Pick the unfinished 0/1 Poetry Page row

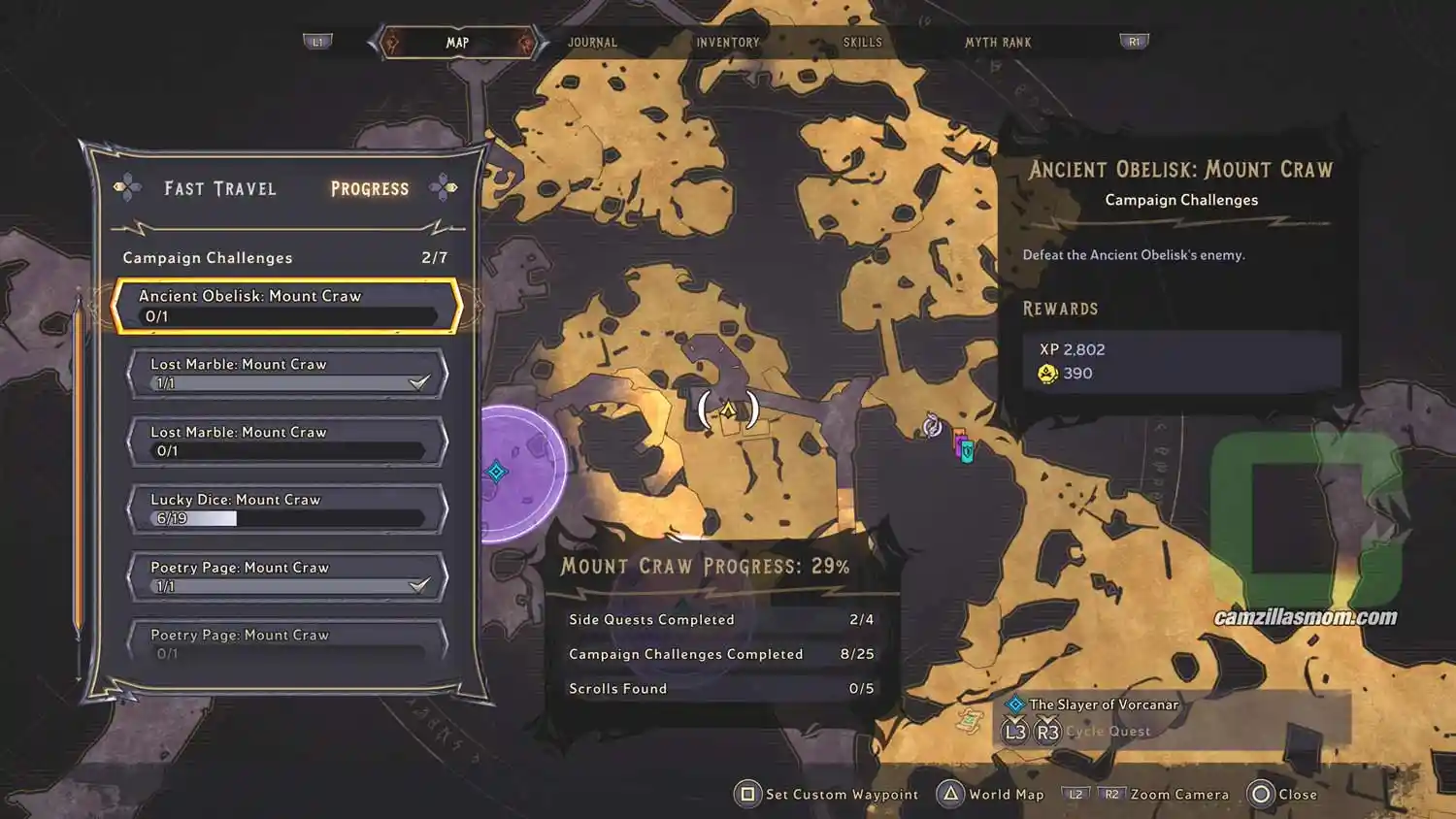287,643
